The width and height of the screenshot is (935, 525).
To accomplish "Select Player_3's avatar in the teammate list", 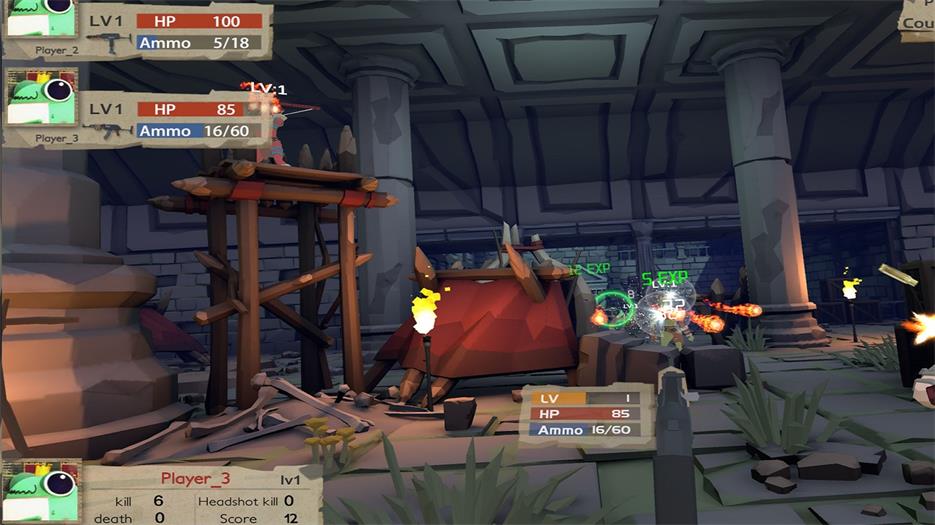I will [41, 99].
